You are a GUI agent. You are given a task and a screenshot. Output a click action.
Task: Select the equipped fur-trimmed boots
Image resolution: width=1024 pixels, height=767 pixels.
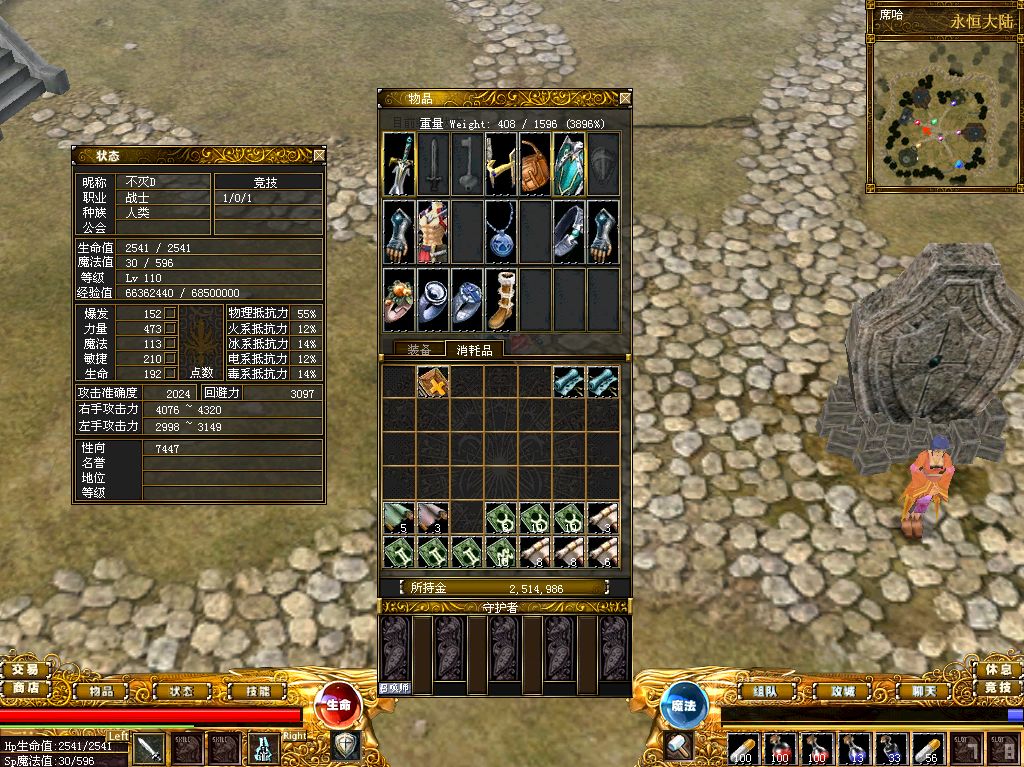500,299
